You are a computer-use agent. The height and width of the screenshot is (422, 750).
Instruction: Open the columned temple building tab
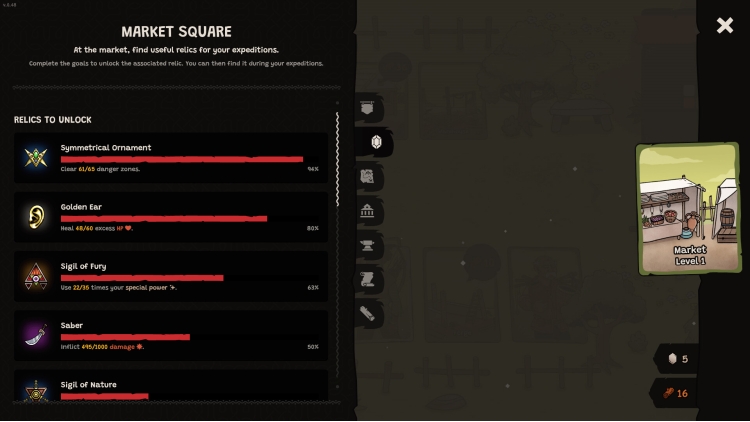click(368, 211)
